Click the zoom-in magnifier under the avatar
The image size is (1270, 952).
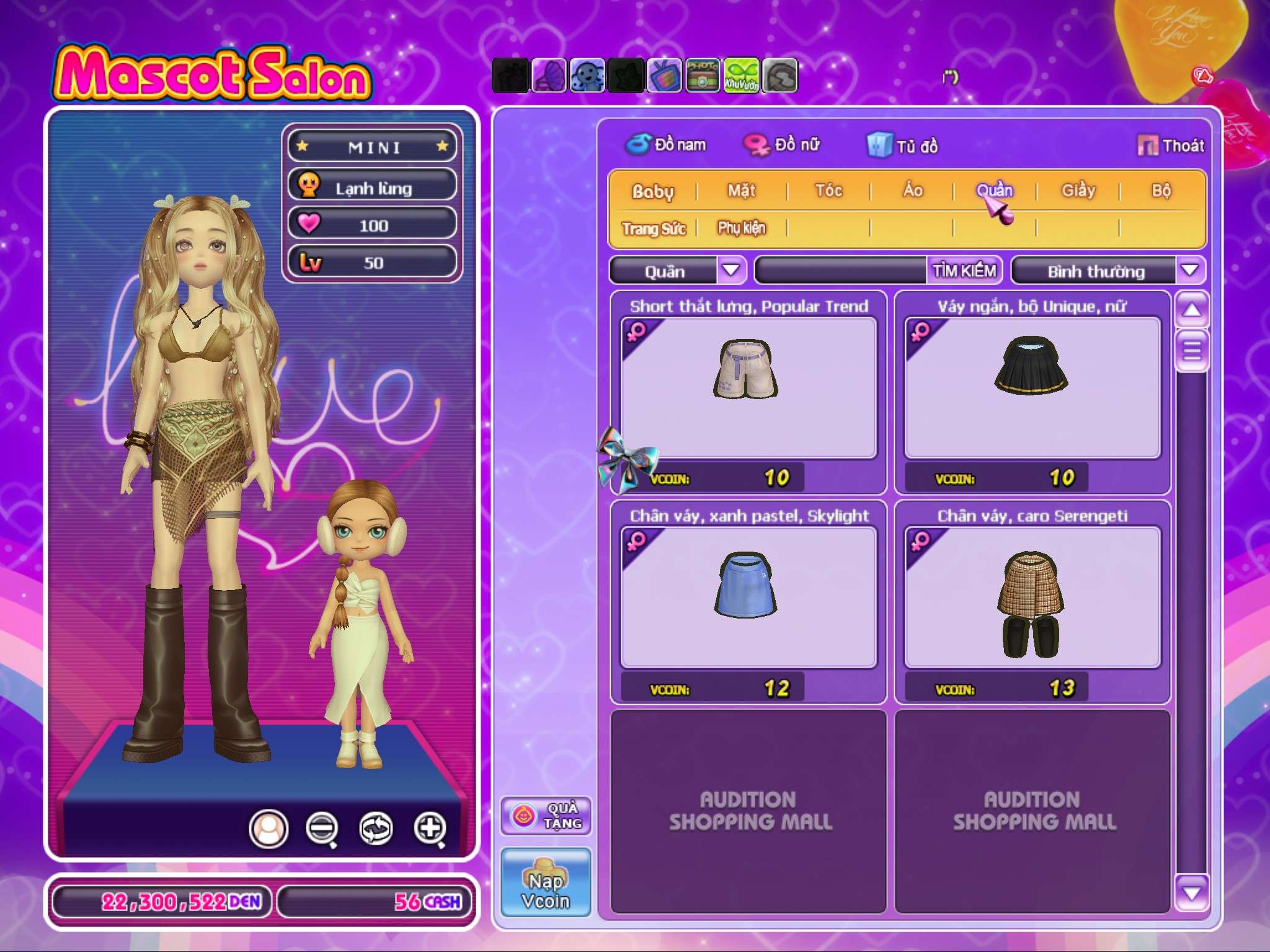pyautogui.click(x=430, y=828)
